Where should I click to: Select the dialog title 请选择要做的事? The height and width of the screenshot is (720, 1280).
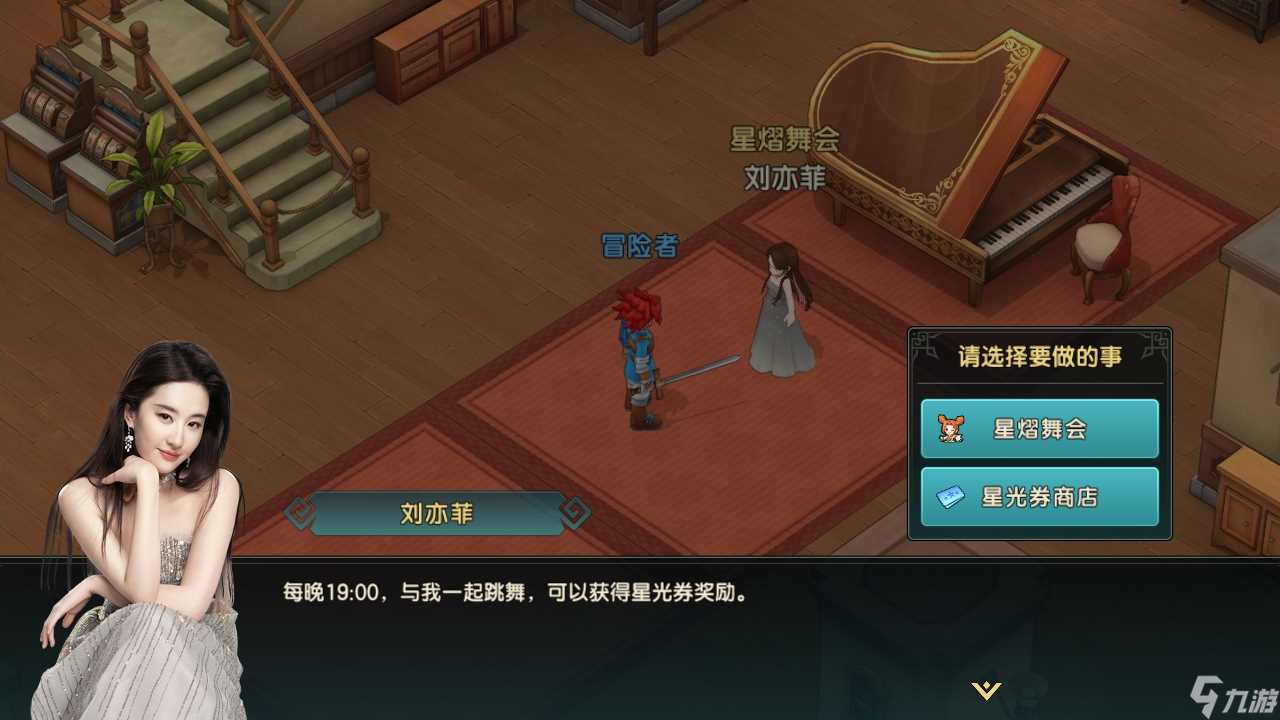[1040, 356]
